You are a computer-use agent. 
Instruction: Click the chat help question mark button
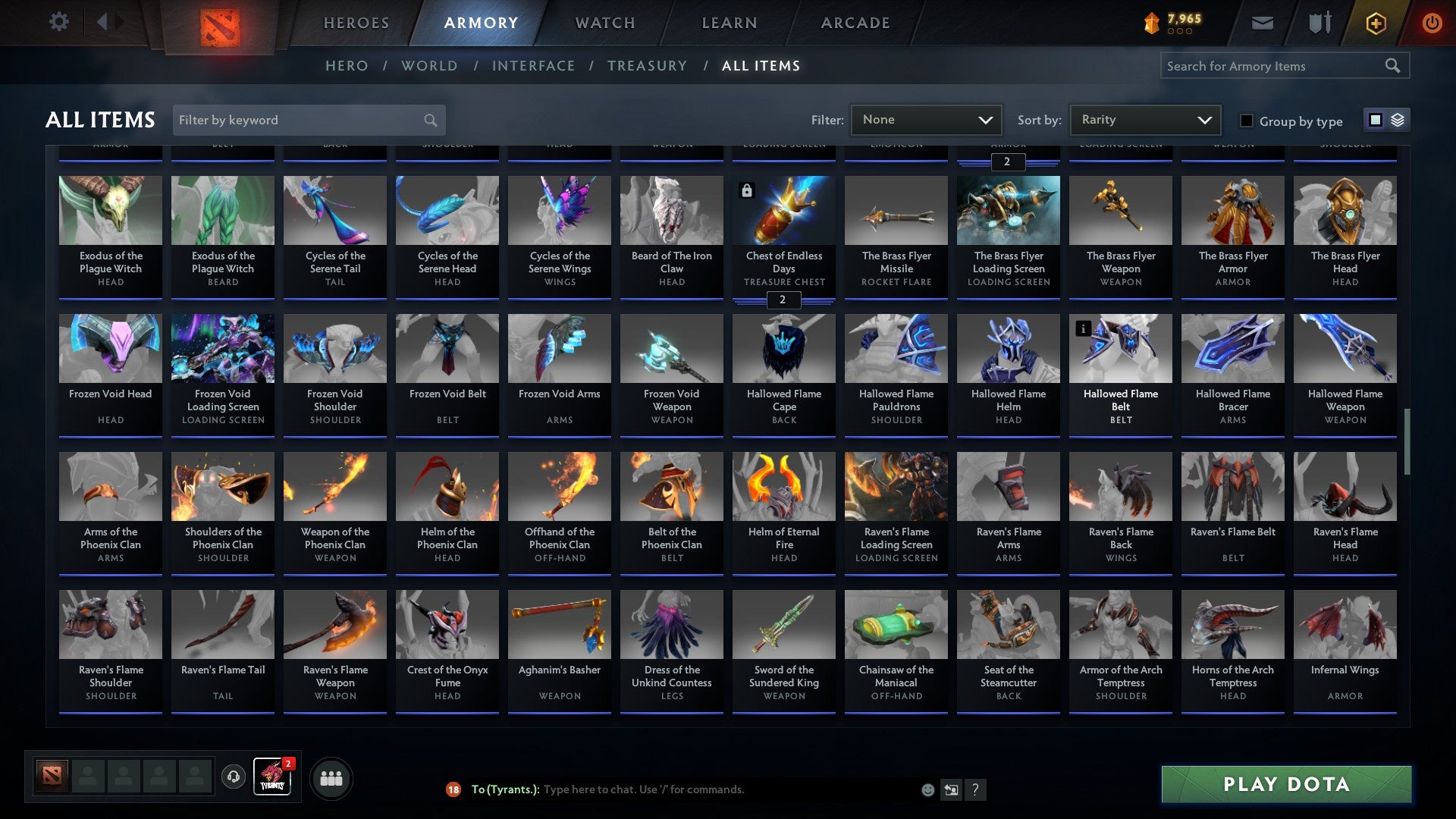pos(975,789)
